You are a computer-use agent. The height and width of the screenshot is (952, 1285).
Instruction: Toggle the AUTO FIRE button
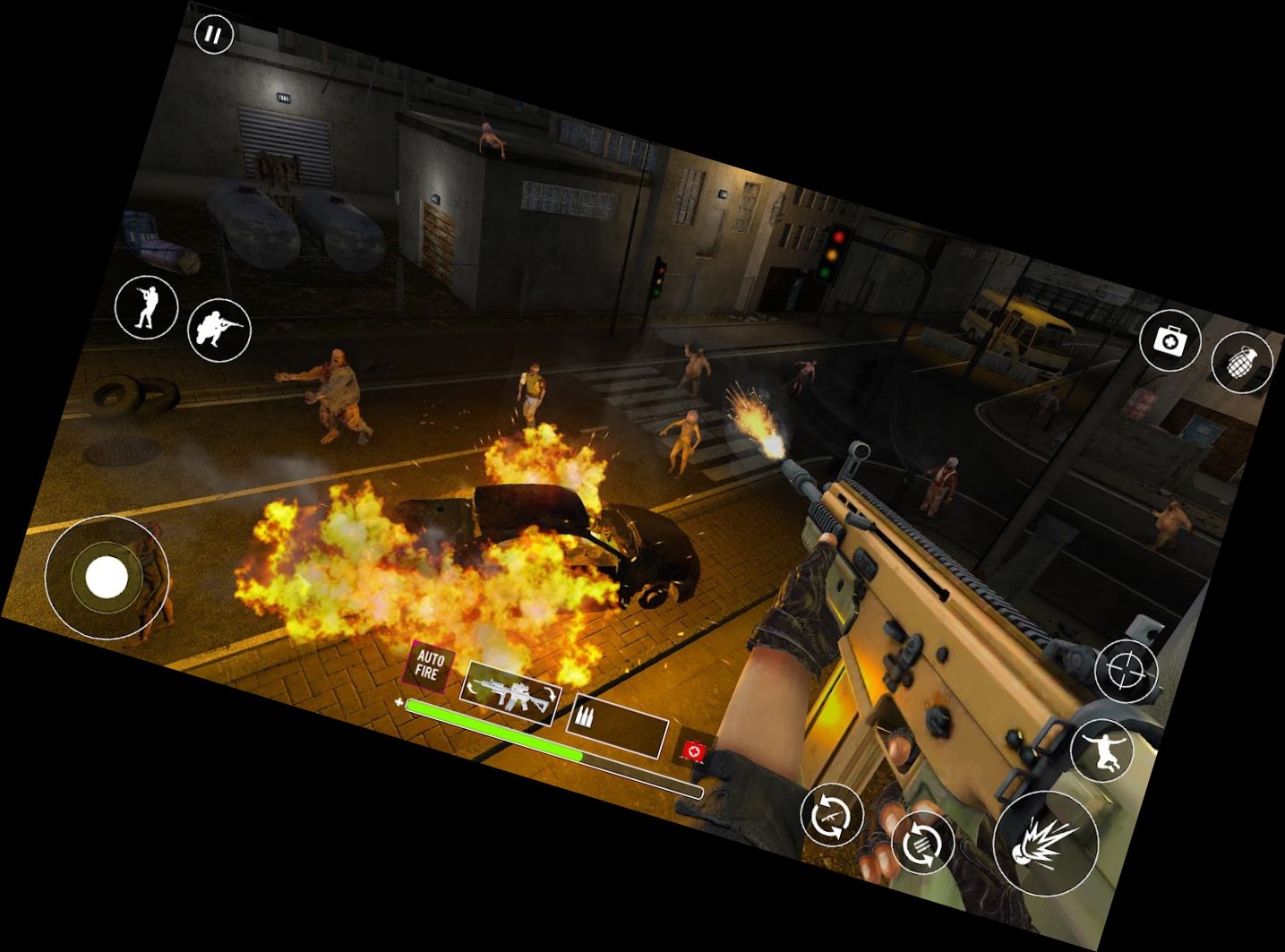(x=429, y=665)
